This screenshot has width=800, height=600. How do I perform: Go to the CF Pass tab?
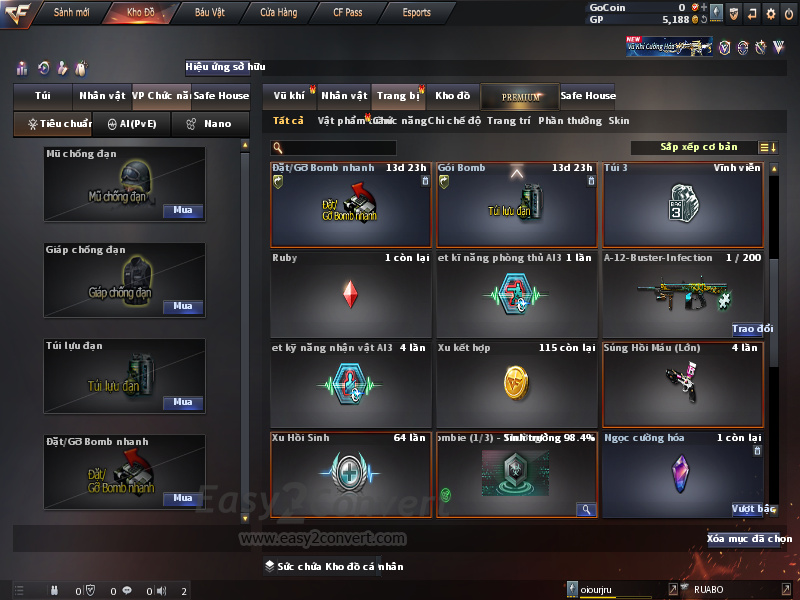349,12
